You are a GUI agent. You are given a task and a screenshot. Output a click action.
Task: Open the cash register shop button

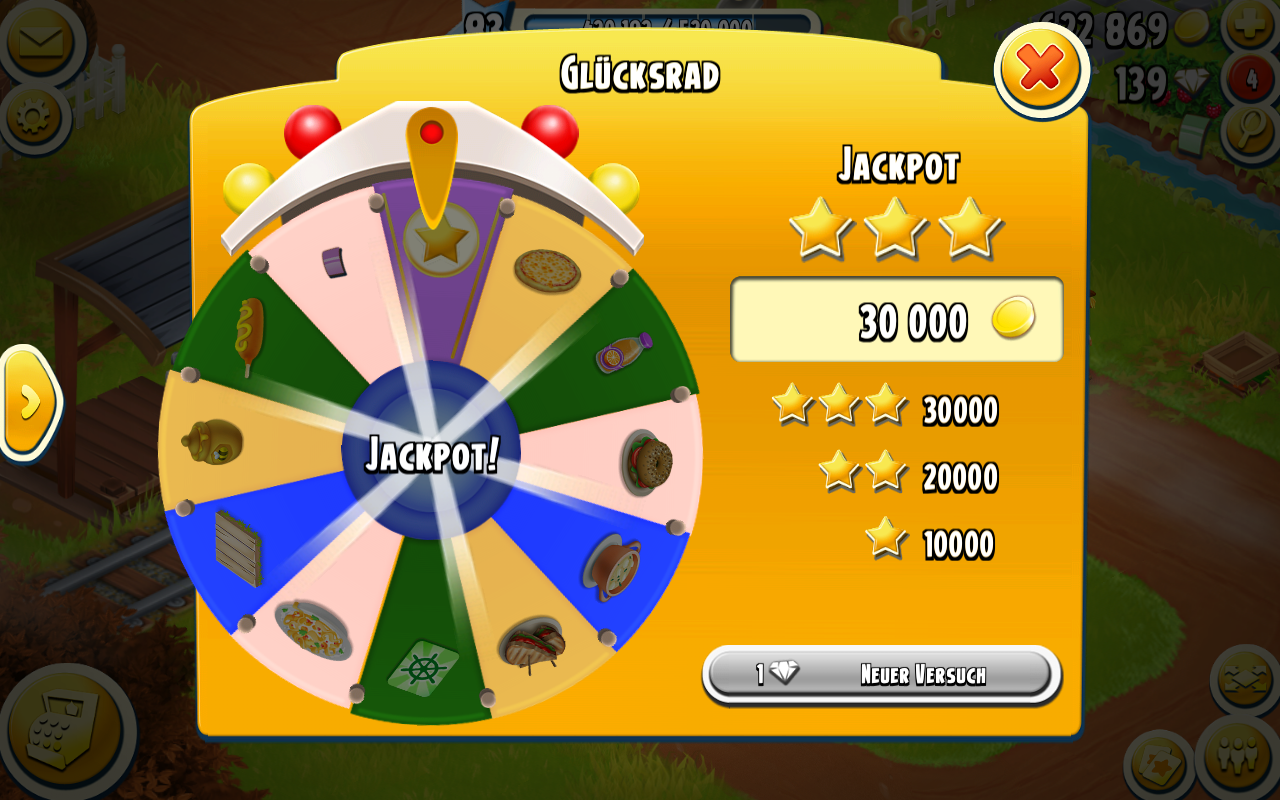65,735
